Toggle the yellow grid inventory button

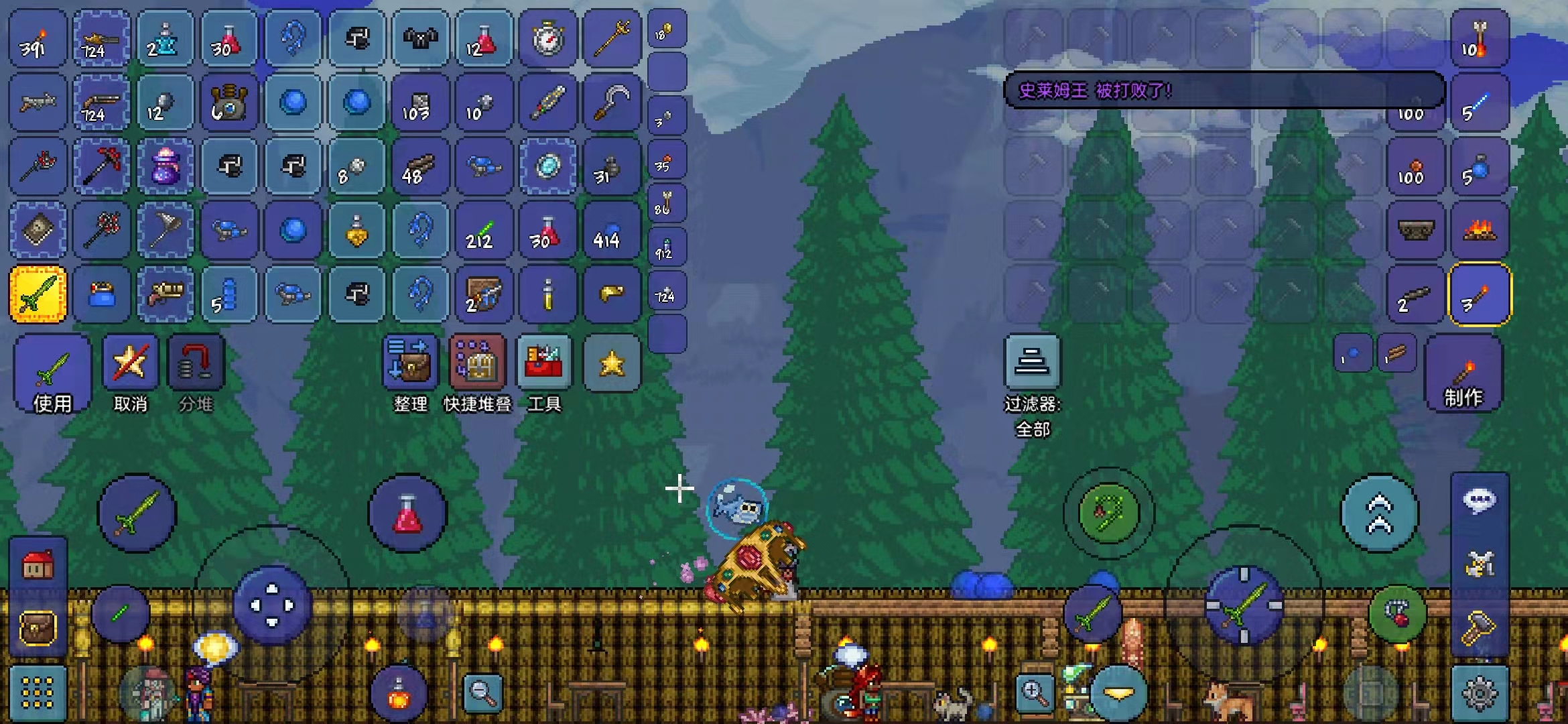pyautogui.click(x=38, y=693)
